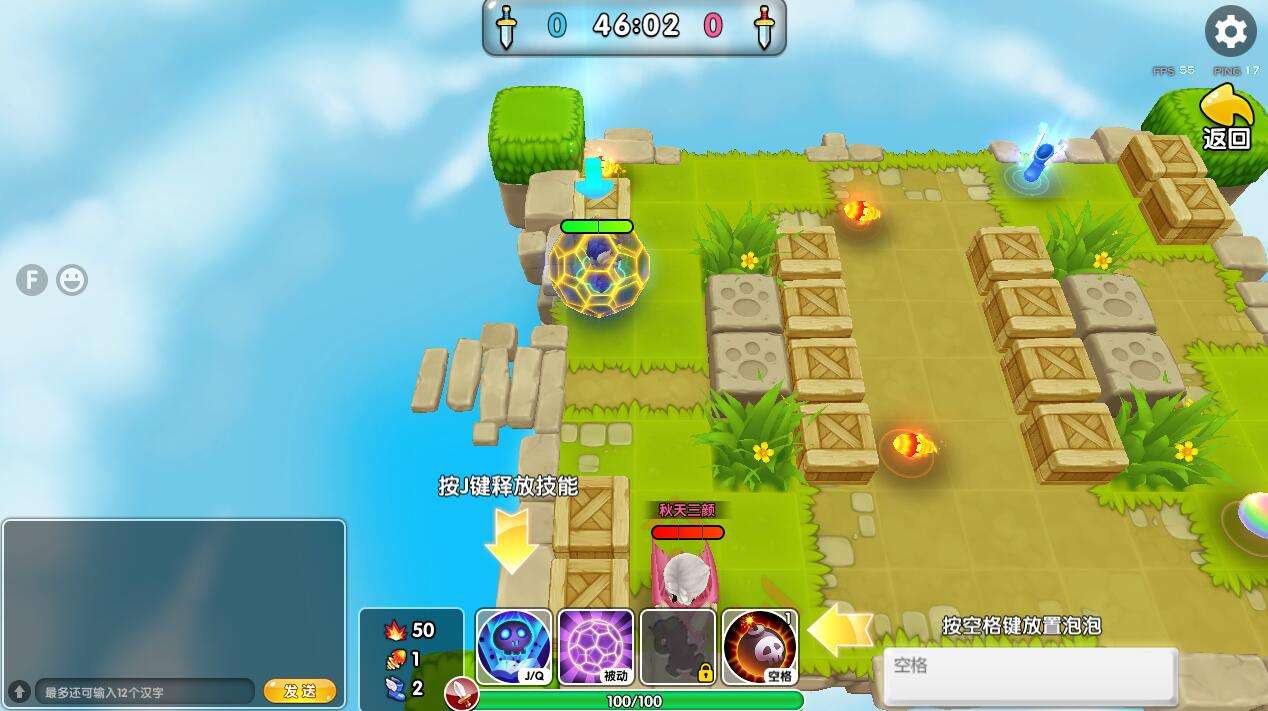
Task: Click the 空格 key binding box
Action: coord(1030,675)
